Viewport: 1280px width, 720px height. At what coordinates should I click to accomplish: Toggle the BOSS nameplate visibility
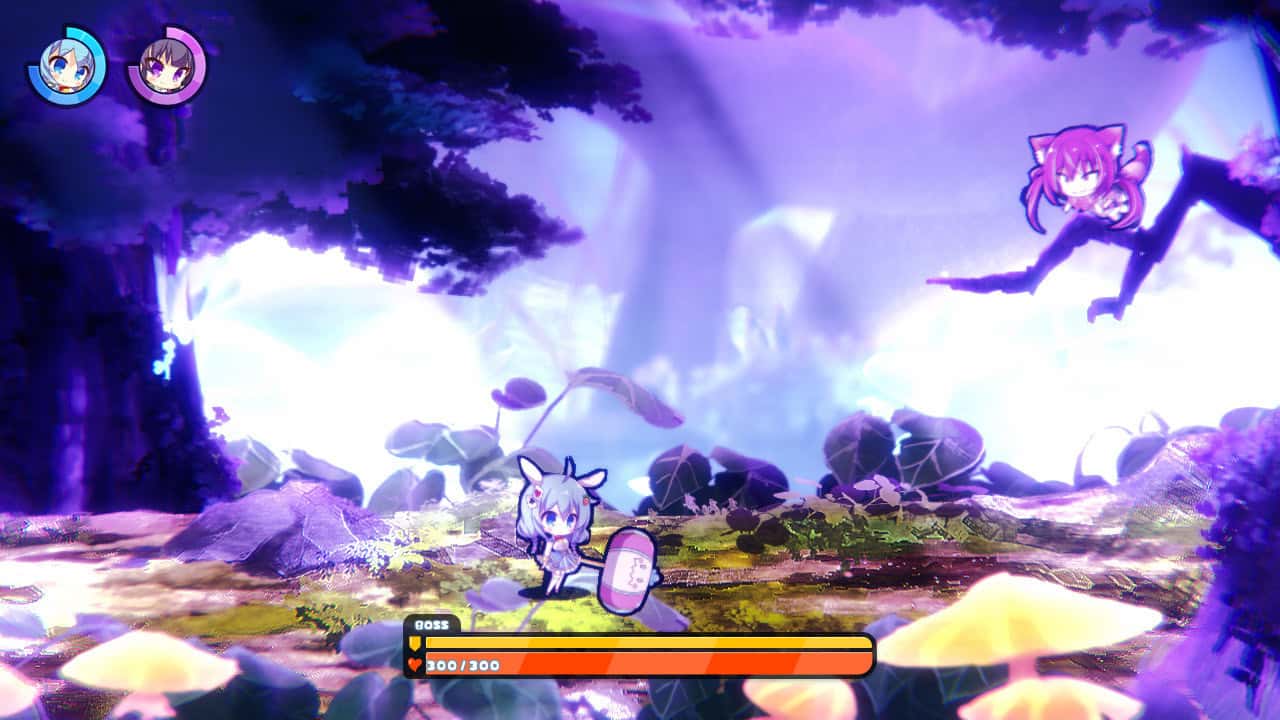pyautogui.click(x=430, y=624)
